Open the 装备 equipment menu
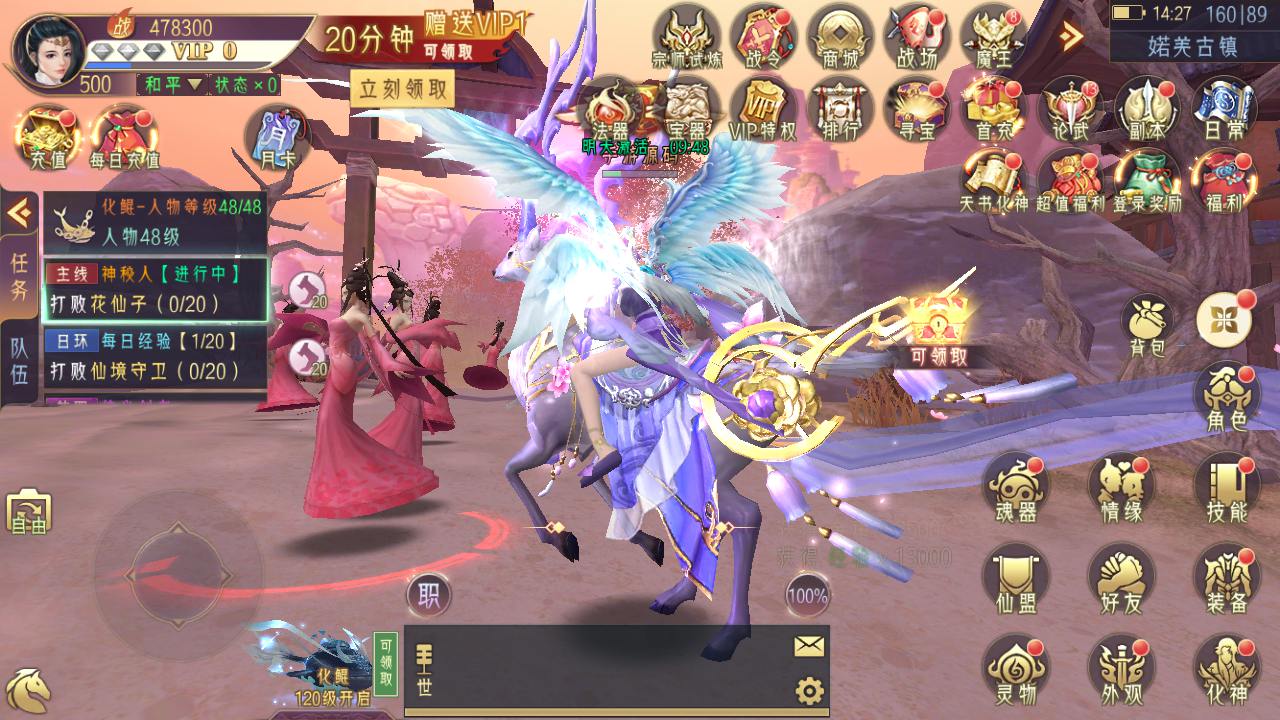The height and width of the screenshot is (720, 1280). point(1226,579)
